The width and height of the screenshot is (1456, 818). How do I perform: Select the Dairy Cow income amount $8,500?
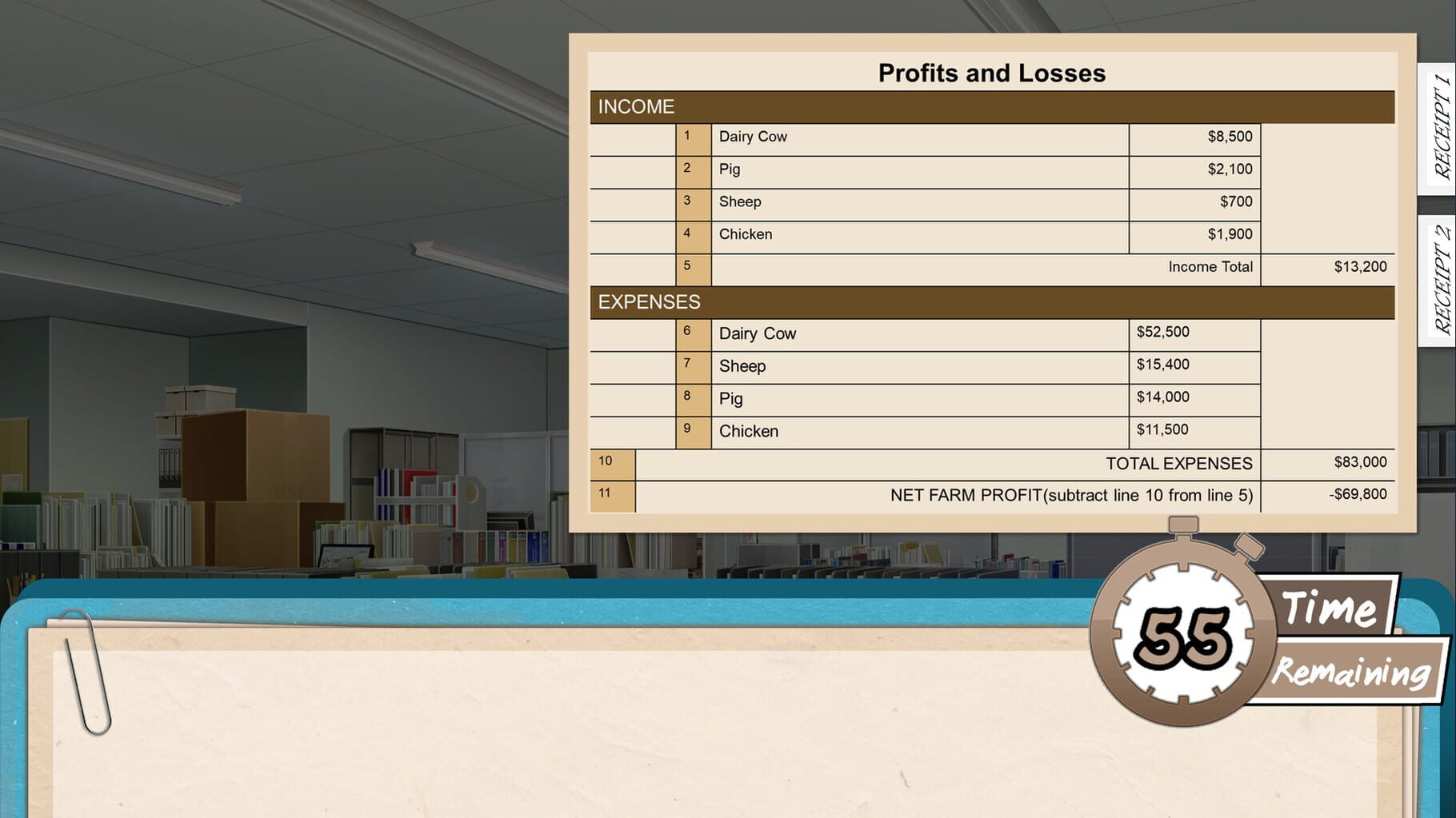coord(1229,136)
